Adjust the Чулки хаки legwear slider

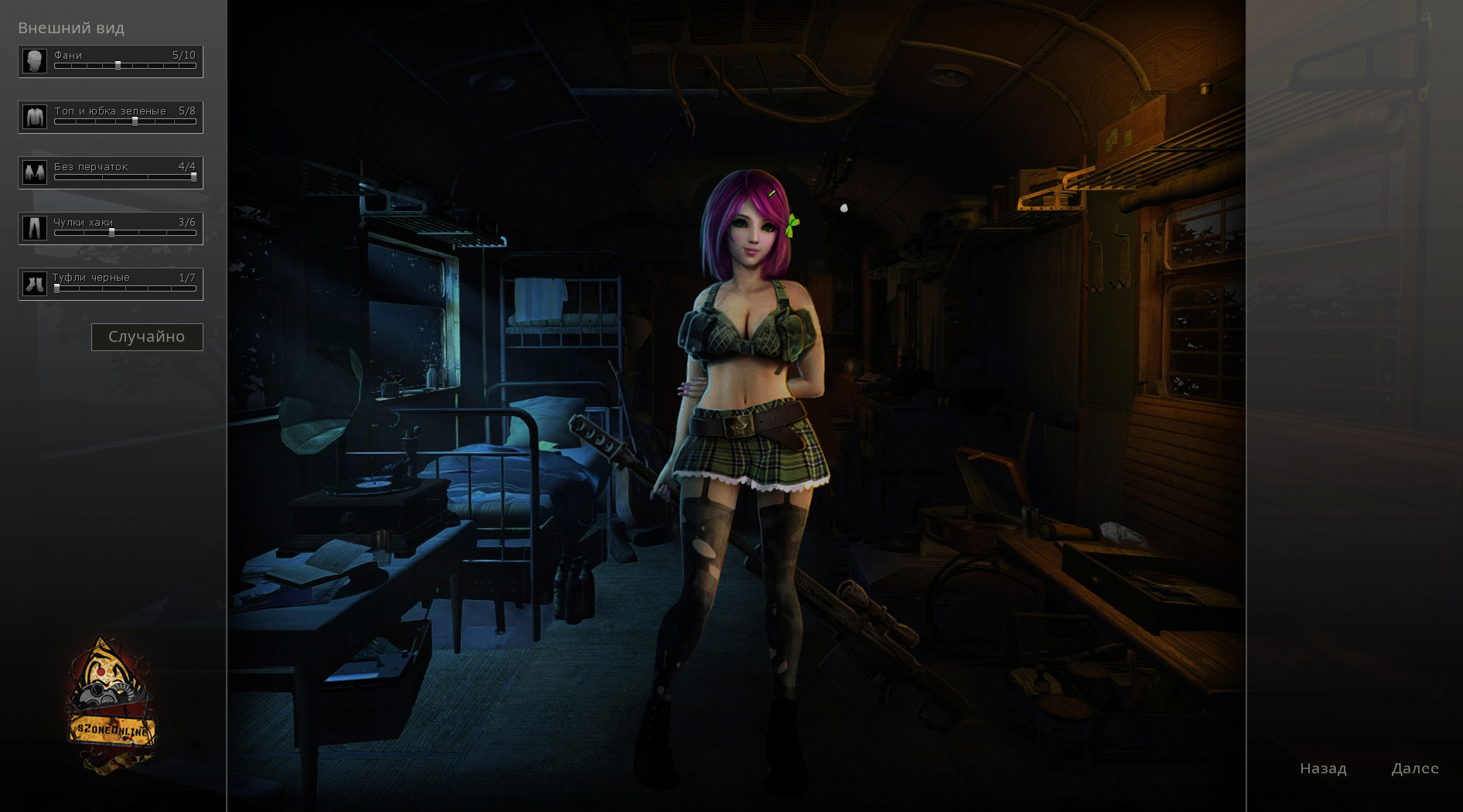coord(111,233)
